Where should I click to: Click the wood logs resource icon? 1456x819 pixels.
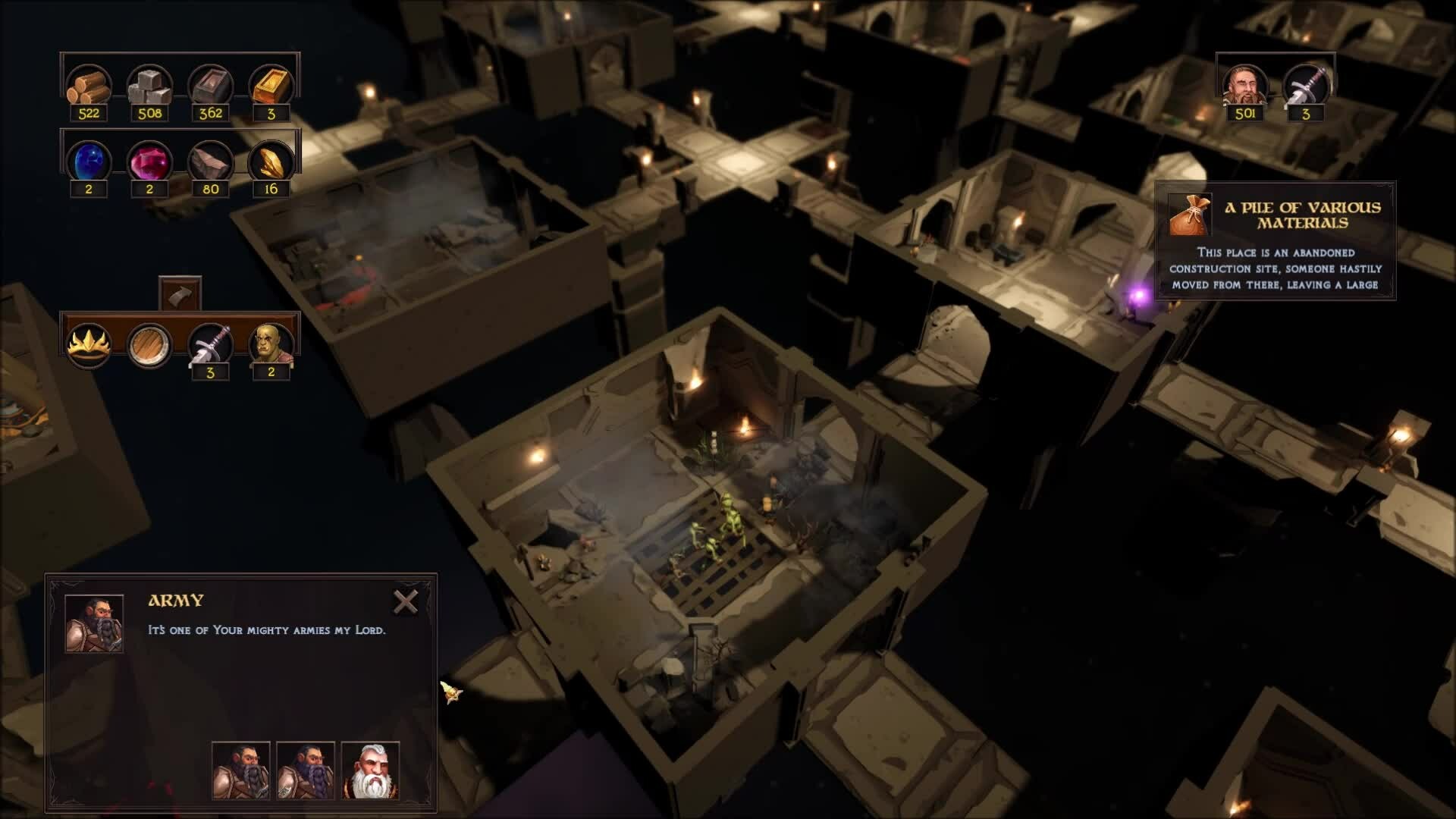coord(89,85)
